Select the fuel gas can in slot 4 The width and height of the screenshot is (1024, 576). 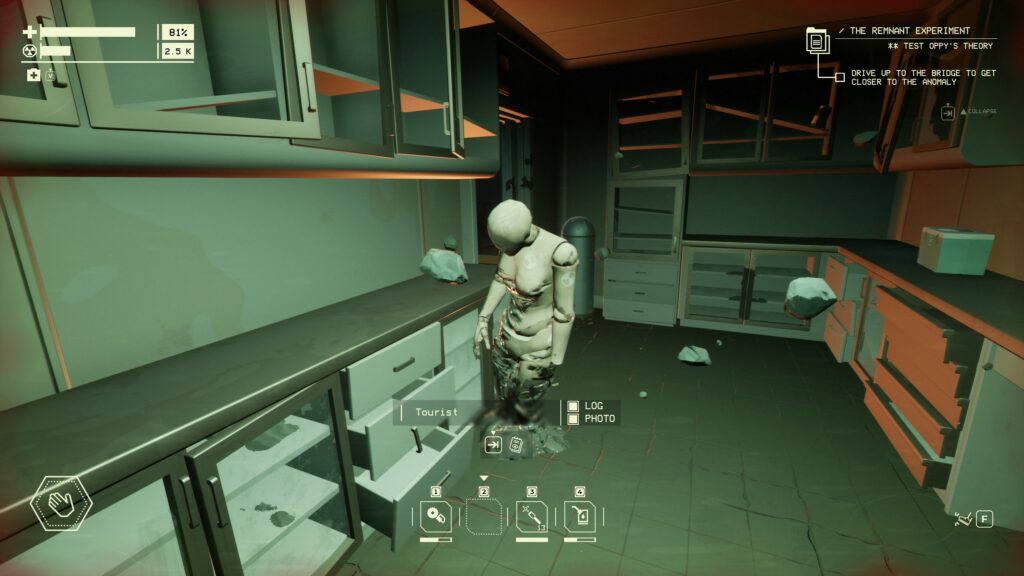click(x=579, y=517)
